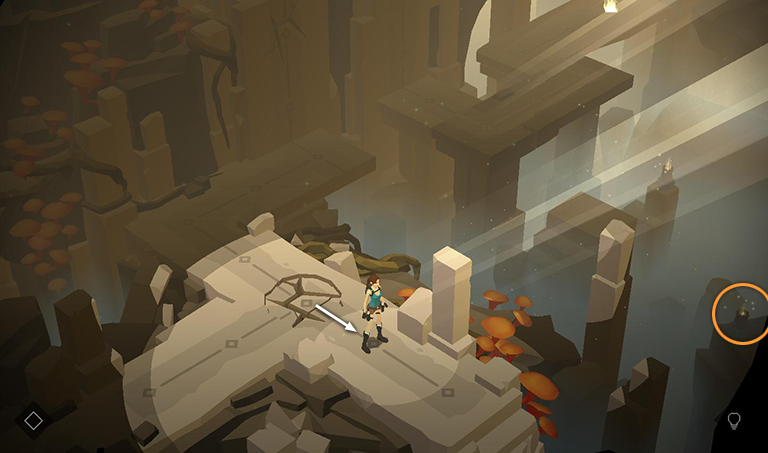Open the diamond menu icon
The width and height of the screenshot is (768, 453).
click(33, 420)
